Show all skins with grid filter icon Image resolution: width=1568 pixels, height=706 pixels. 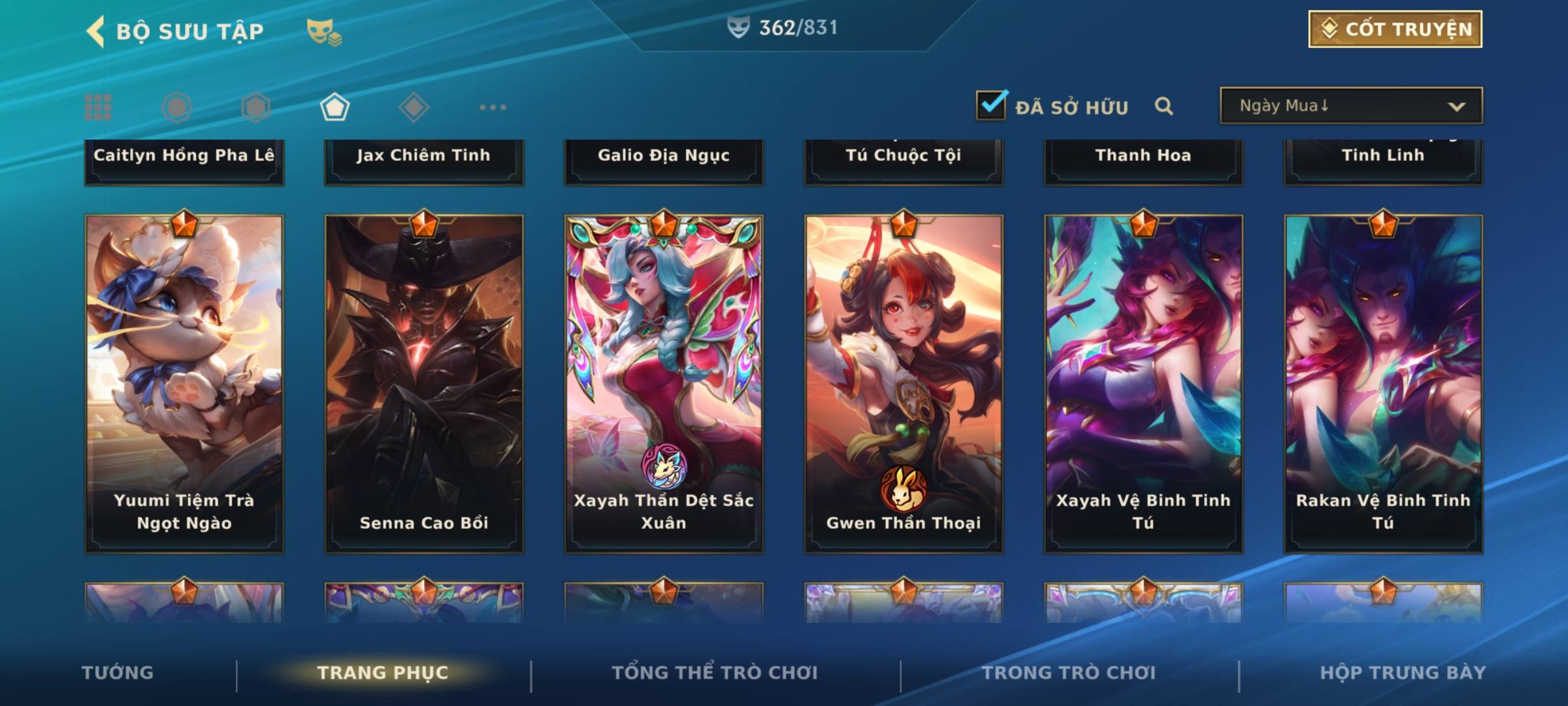[98, 107]
